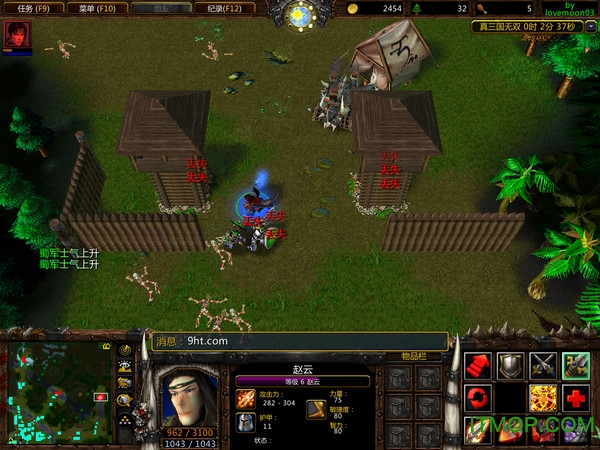Open the red cross hero skills button

pyautogui.click(x=575, y=398)
